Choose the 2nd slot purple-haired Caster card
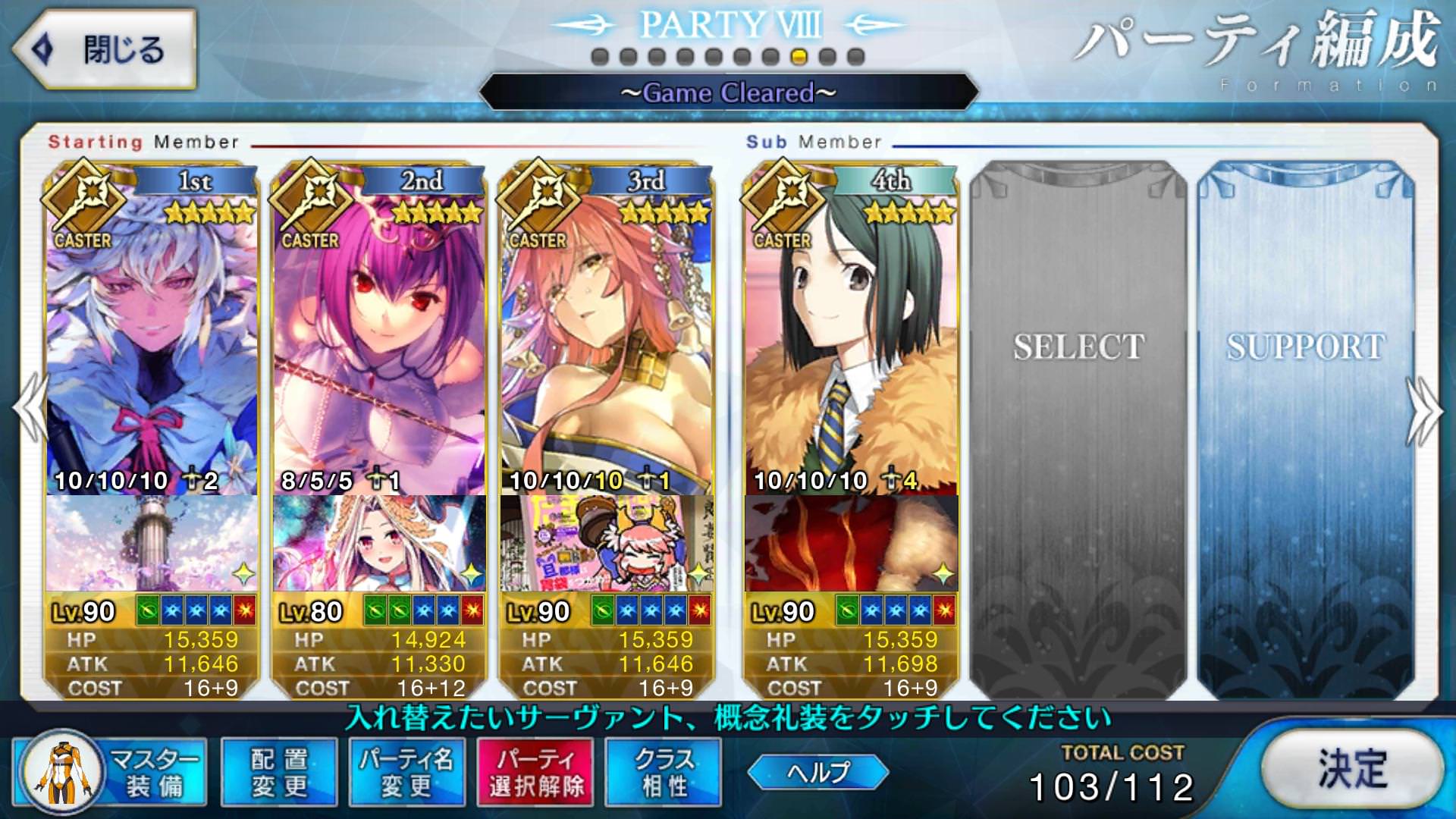Screen dimensions: 1456x819 pyautogui.click(x=379, y=334)
